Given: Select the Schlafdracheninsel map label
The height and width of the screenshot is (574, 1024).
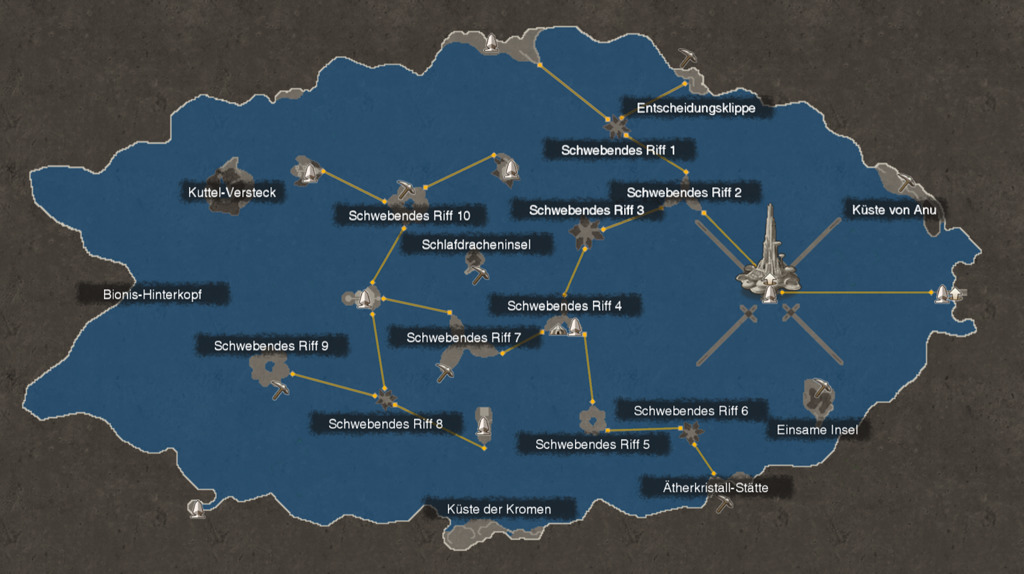Looking at the screenshot, I should tap(475, 244).
